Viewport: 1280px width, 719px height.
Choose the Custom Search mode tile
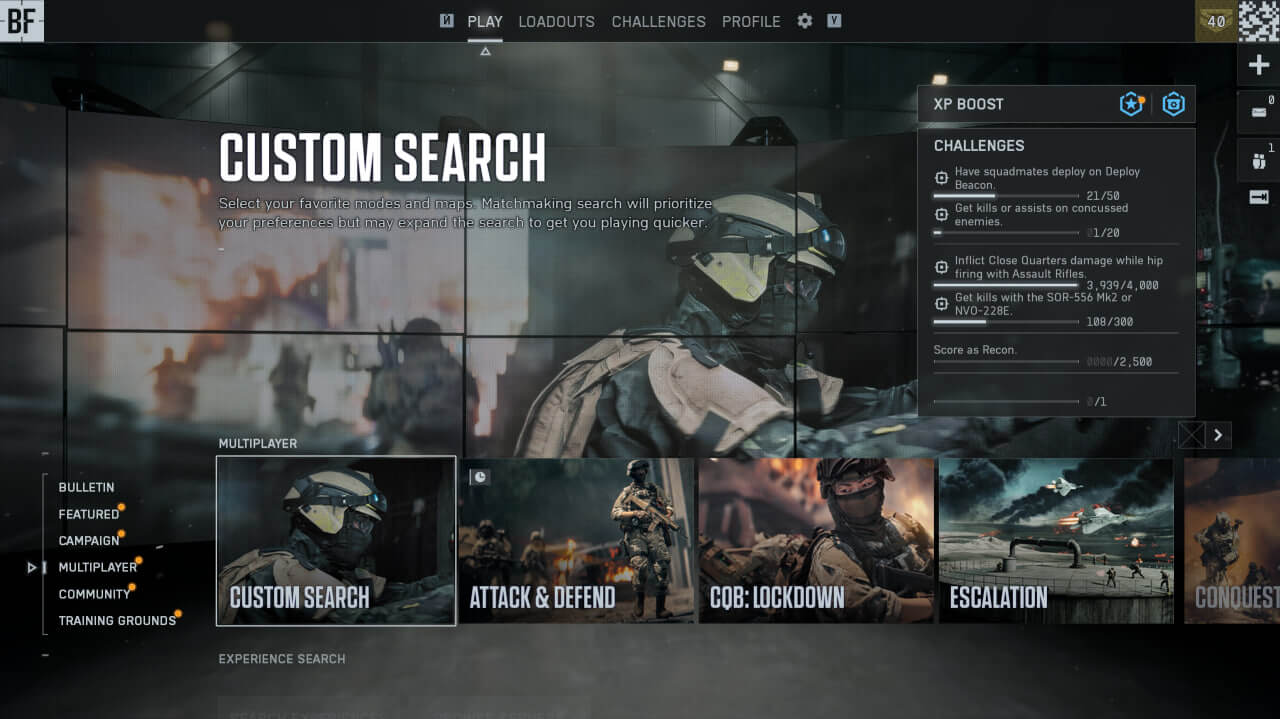(336, 541)
